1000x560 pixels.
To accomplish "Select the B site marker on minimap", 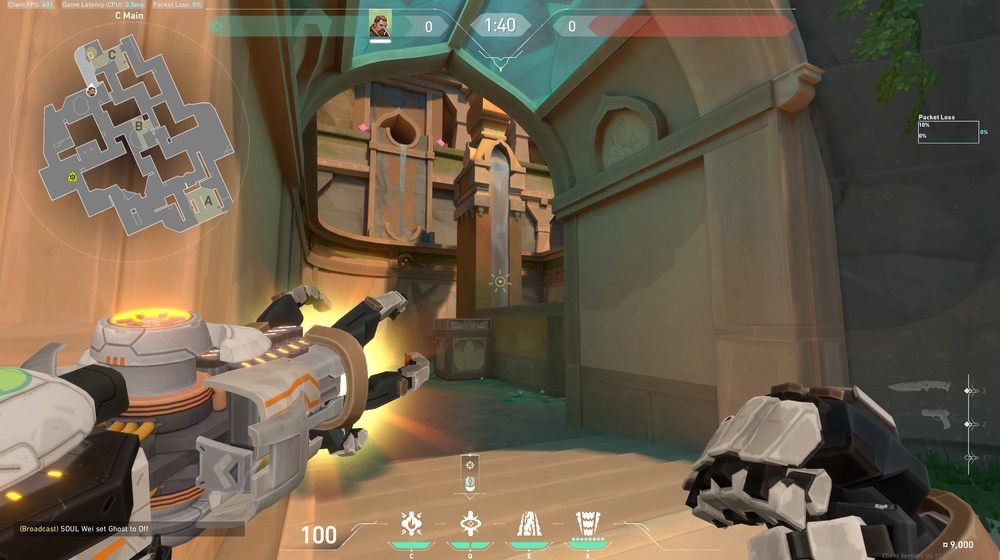I will tap(139, 125).
